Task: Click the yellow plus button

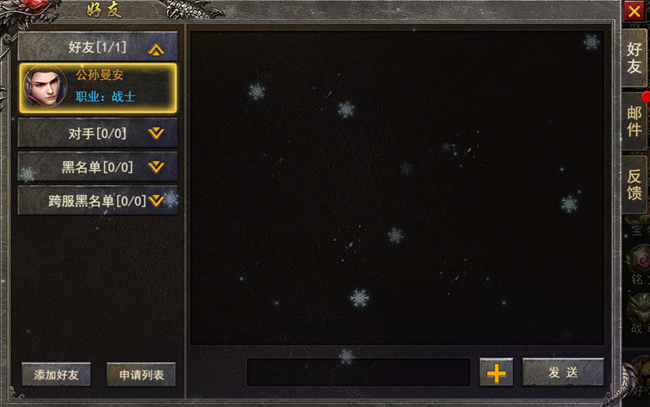Action: point(495,372)
